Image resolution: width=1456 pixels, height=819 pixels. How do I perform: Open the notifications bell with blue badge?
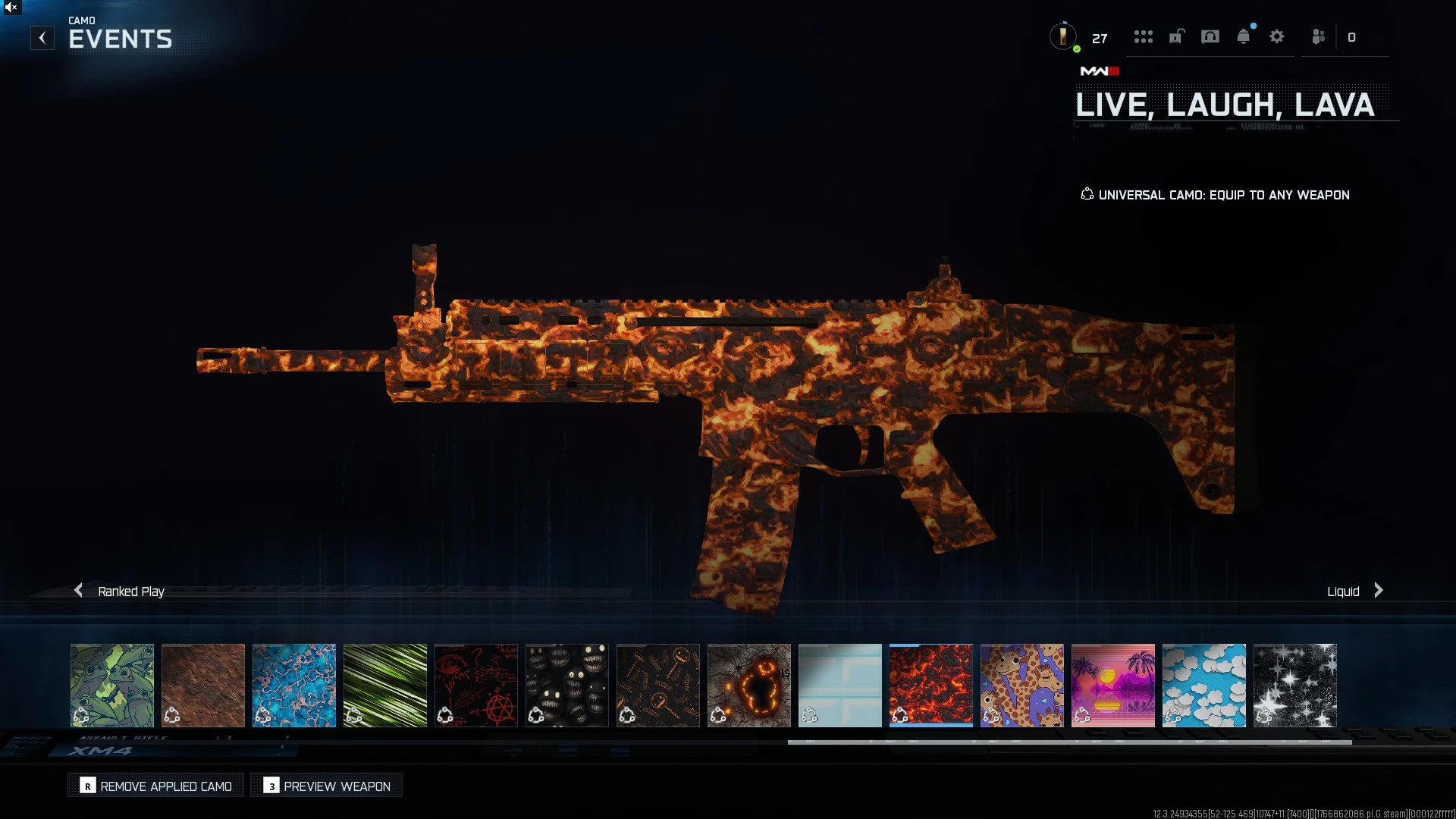click(x=1244, y=36)
